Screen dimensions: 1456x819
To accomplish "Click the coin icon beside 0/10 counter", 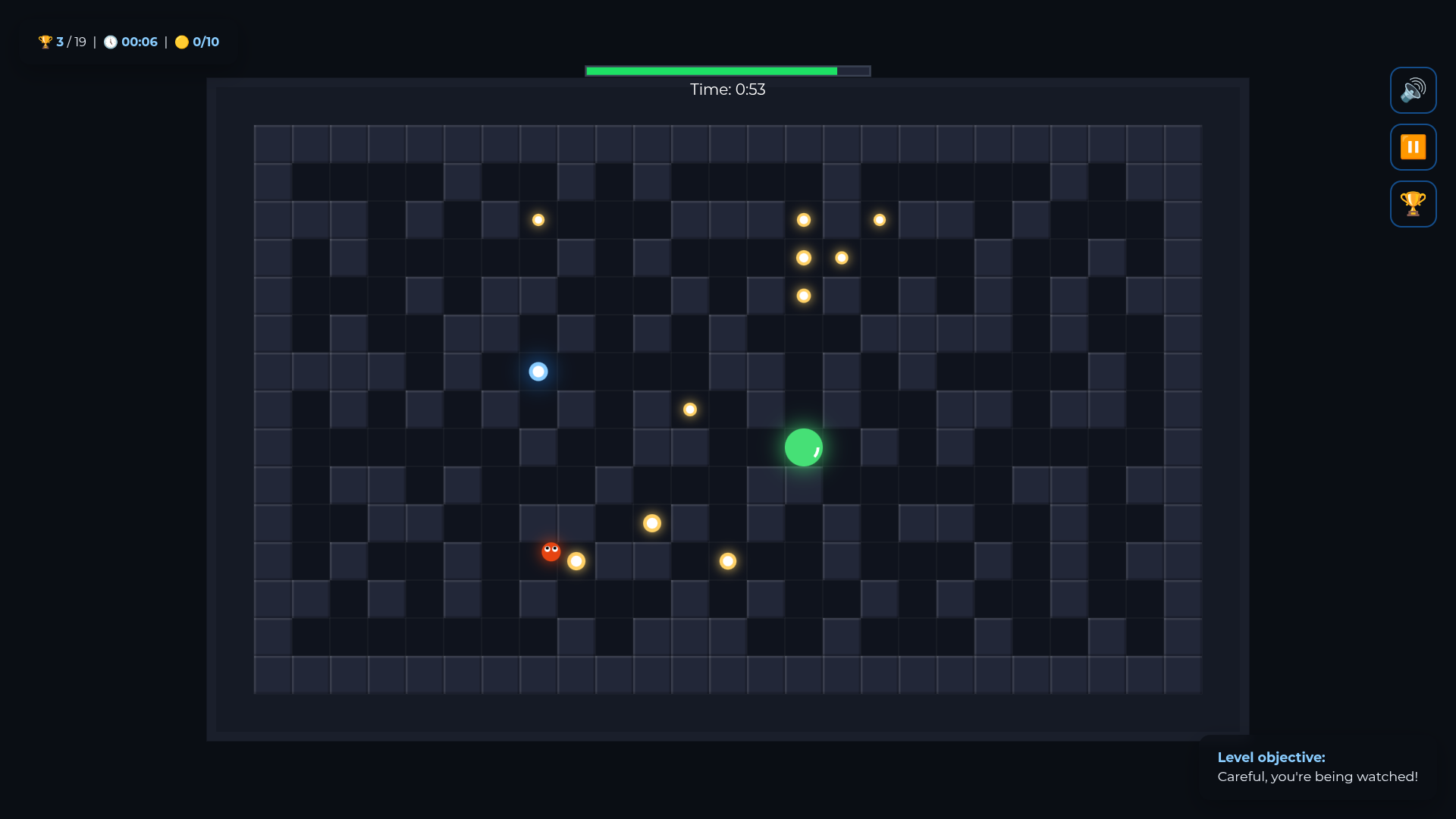I will point(181,42).
